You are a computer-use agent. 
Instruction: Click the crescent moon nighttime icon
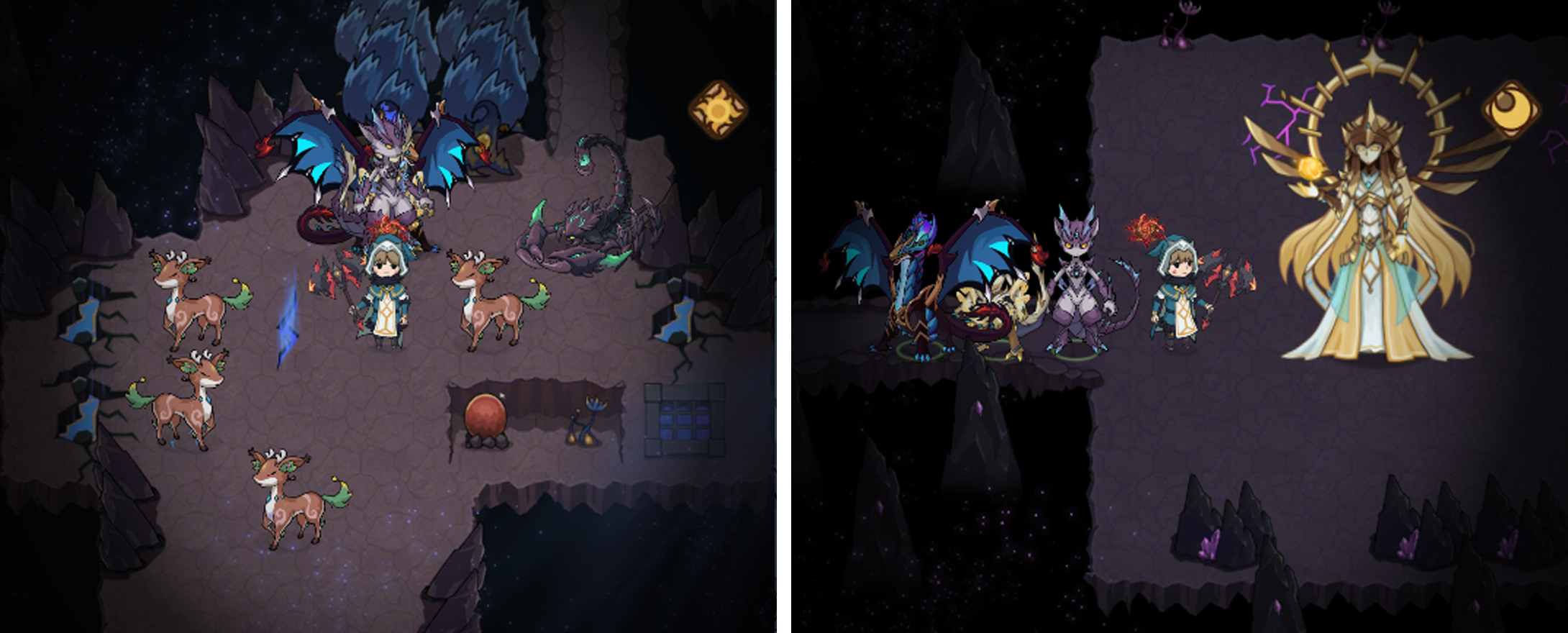click(1511, 111)
